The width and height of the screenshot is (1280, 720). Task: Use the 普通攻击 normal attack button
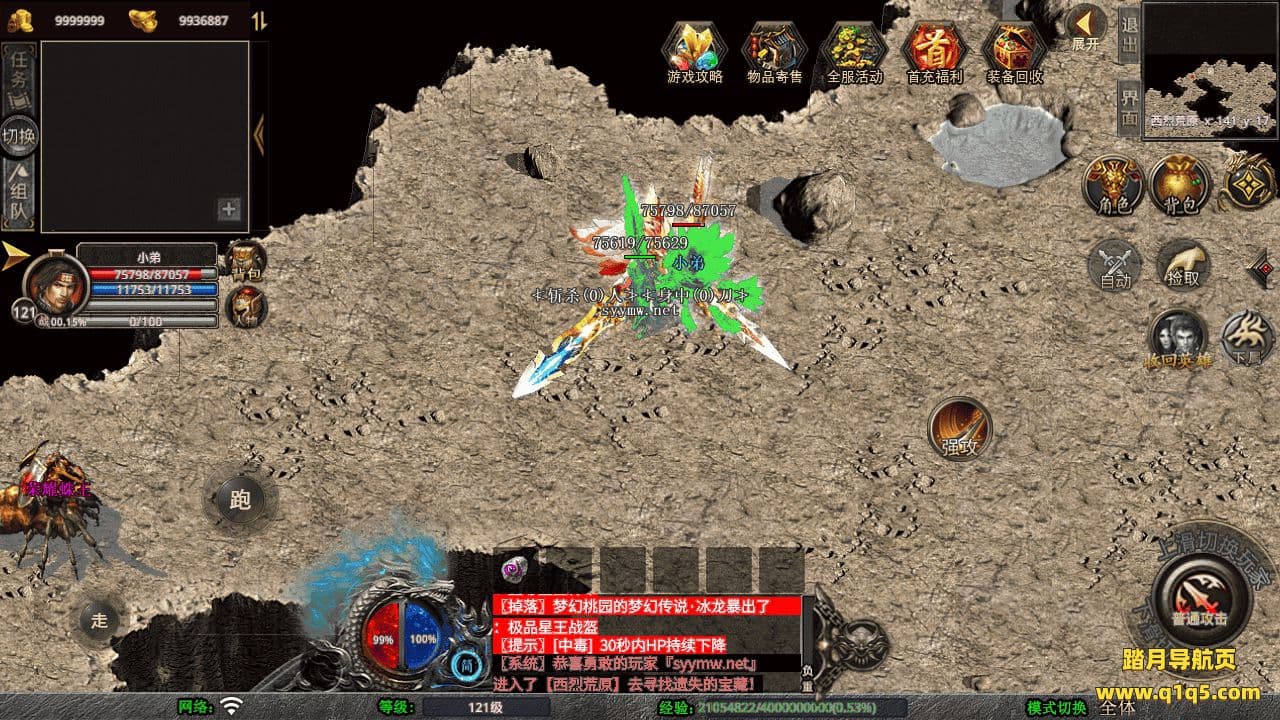pos(1201,597)
